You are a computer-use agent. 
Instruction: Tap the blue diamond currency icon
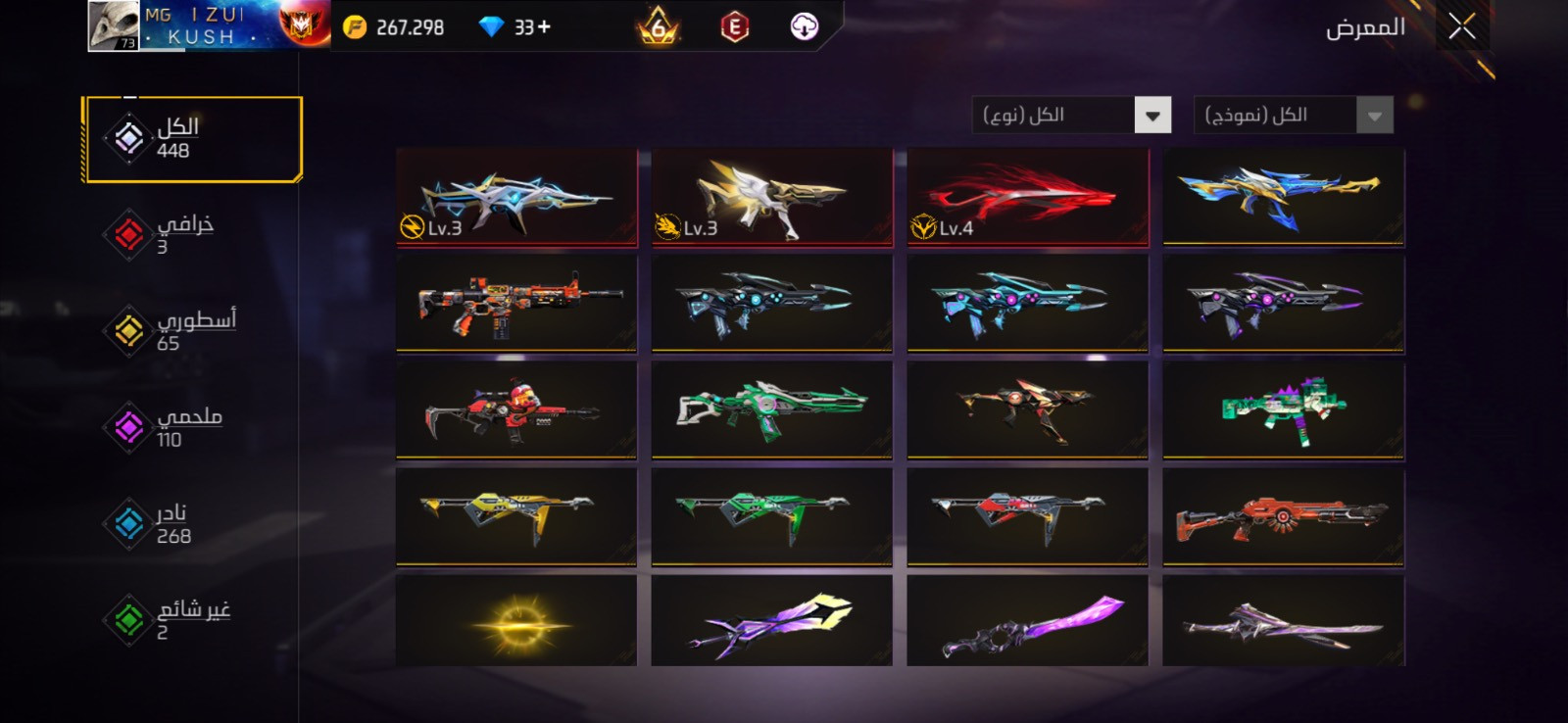pyautogui.click(x=491, y=27)
